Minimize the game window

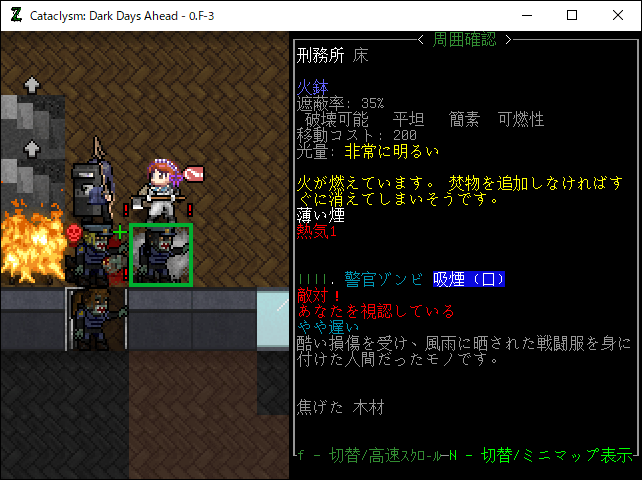[x=525, y=15]
